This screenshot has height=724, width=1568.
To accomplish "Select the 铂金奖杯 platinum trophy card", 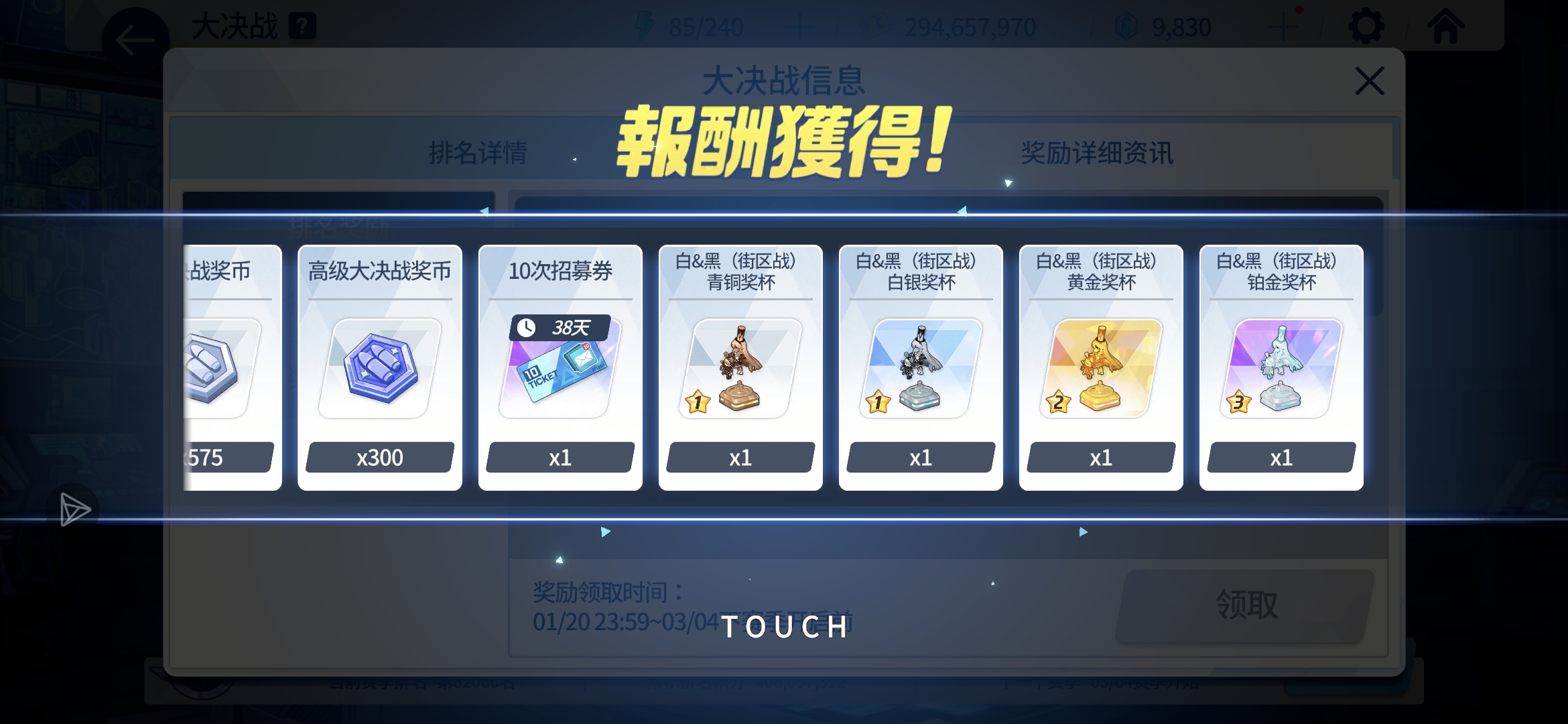I will point(1281,369).
